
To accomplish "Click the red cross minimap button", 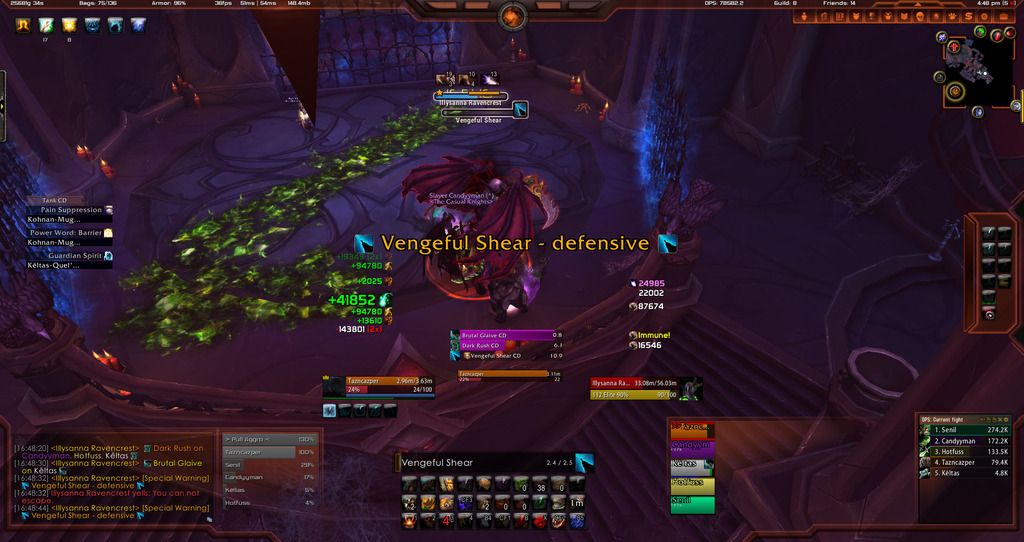I will (x=955, y=48).
